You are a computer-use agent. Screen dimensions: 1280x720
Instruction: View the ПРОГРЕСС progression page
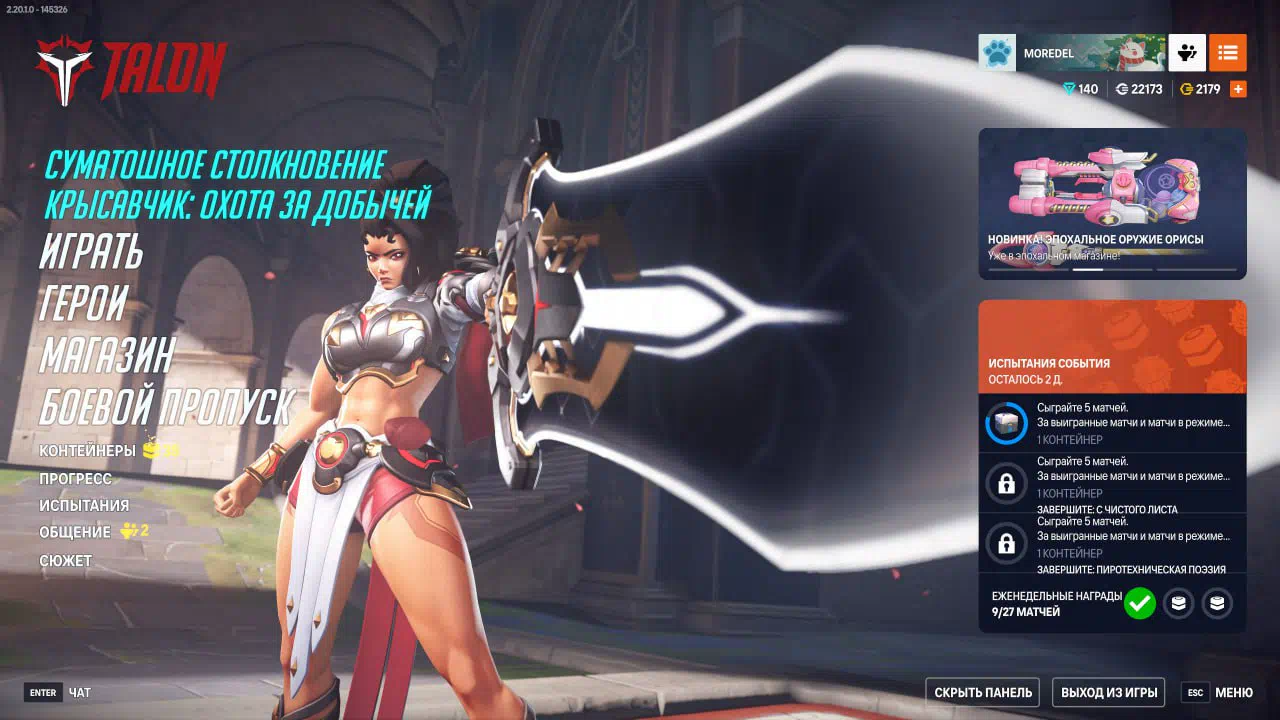75,479
